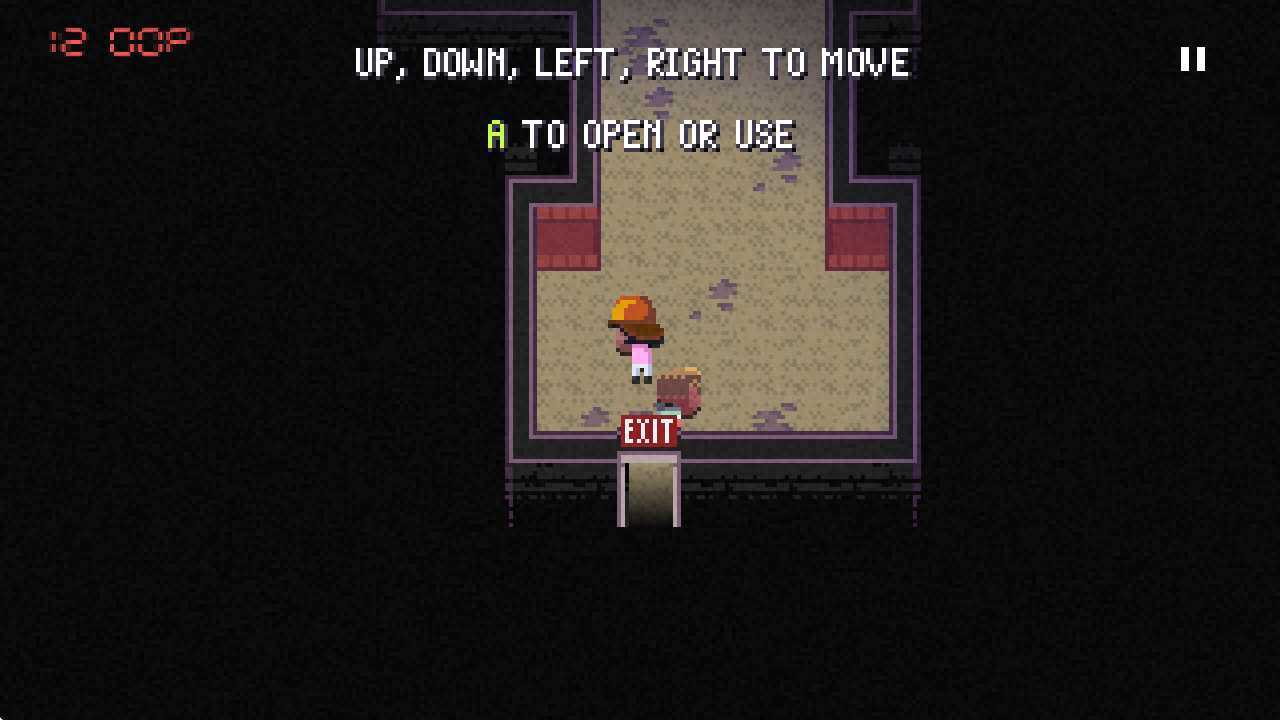Pause the game with the pause icon
Viewport: 1280px width, 720px height.
click(1192, 59)
